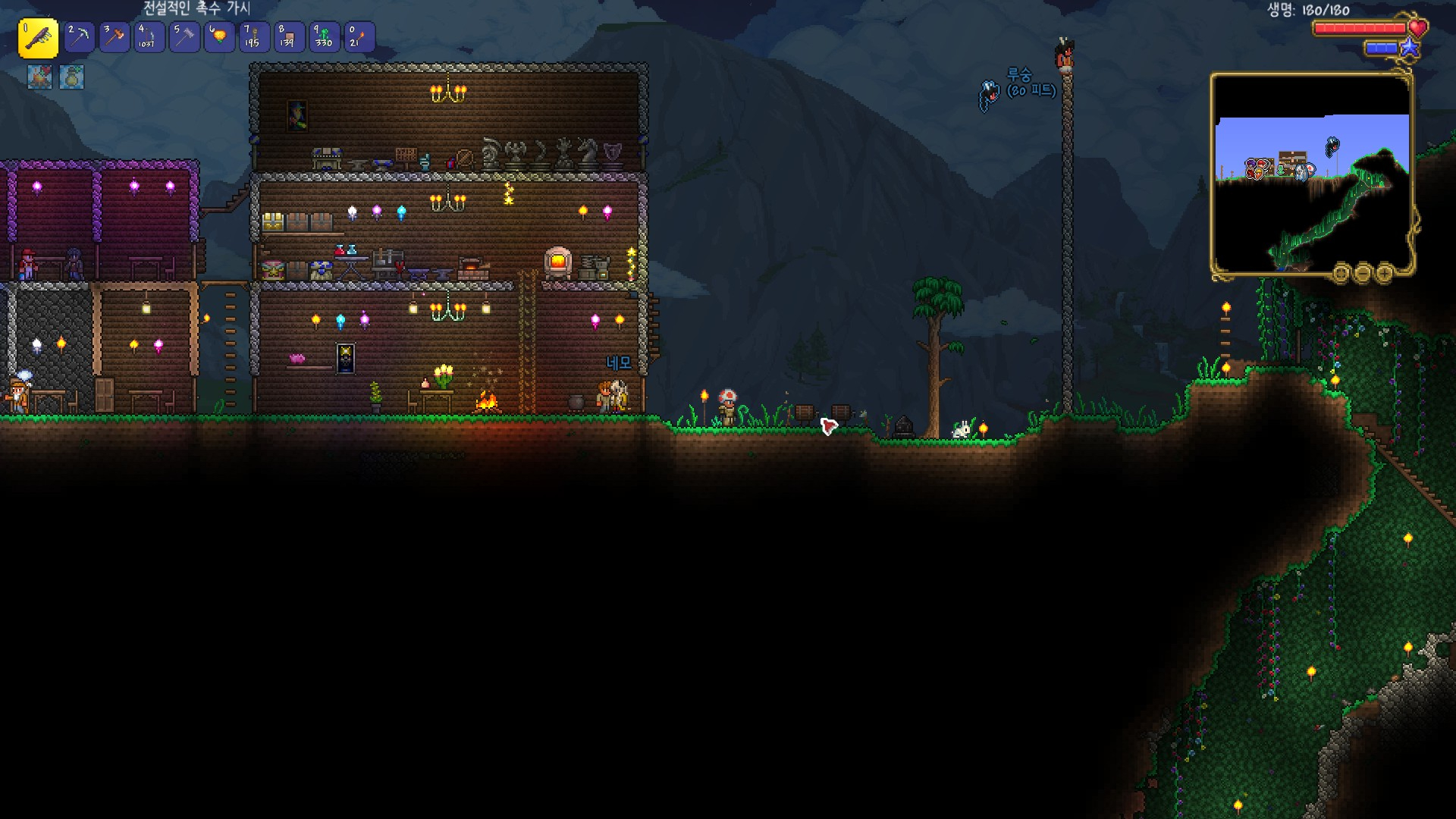Click the potion buff icon
1456x819 pixels.
pyautogui.click(x=72, y=77)
